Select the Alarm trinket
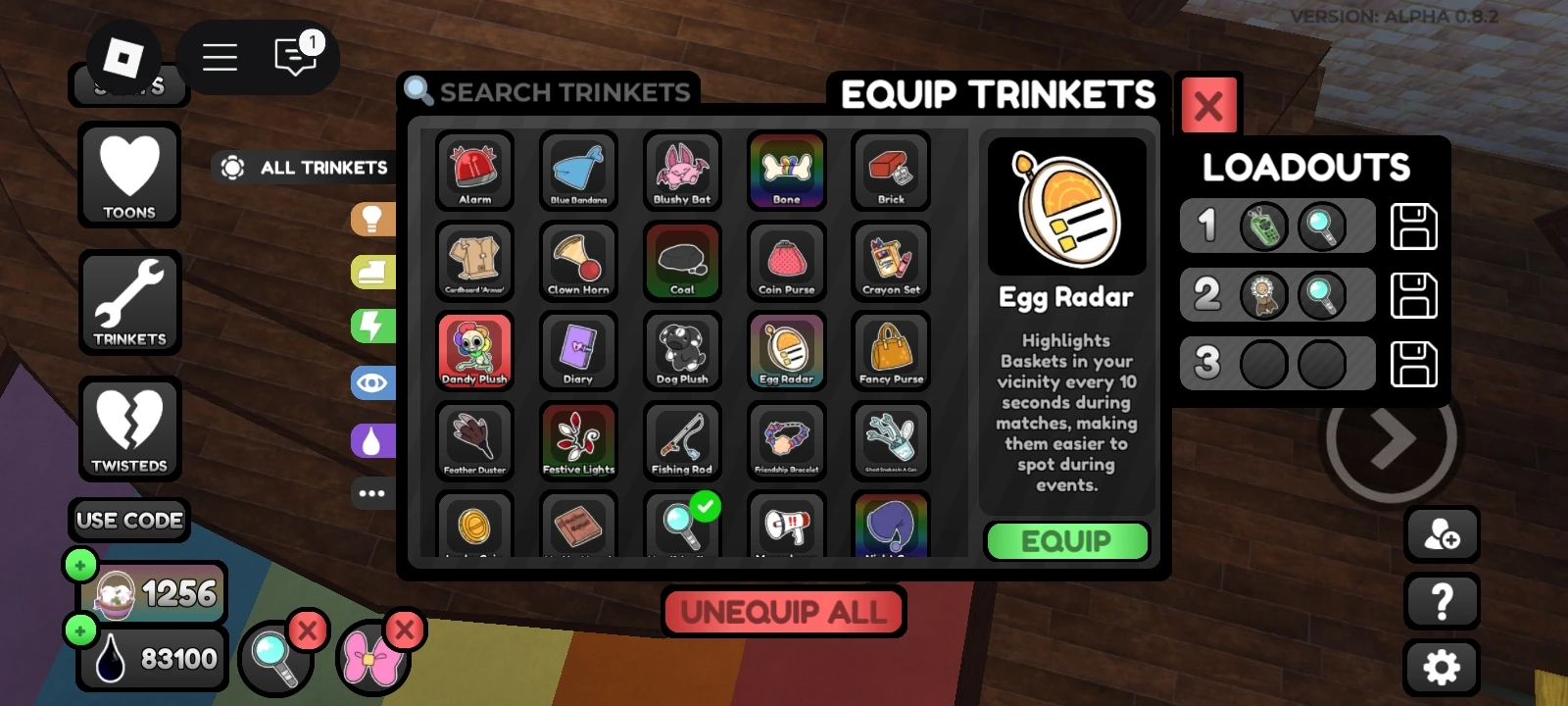The width and height of the screenshot is (1568, 706). click(474, 172)
